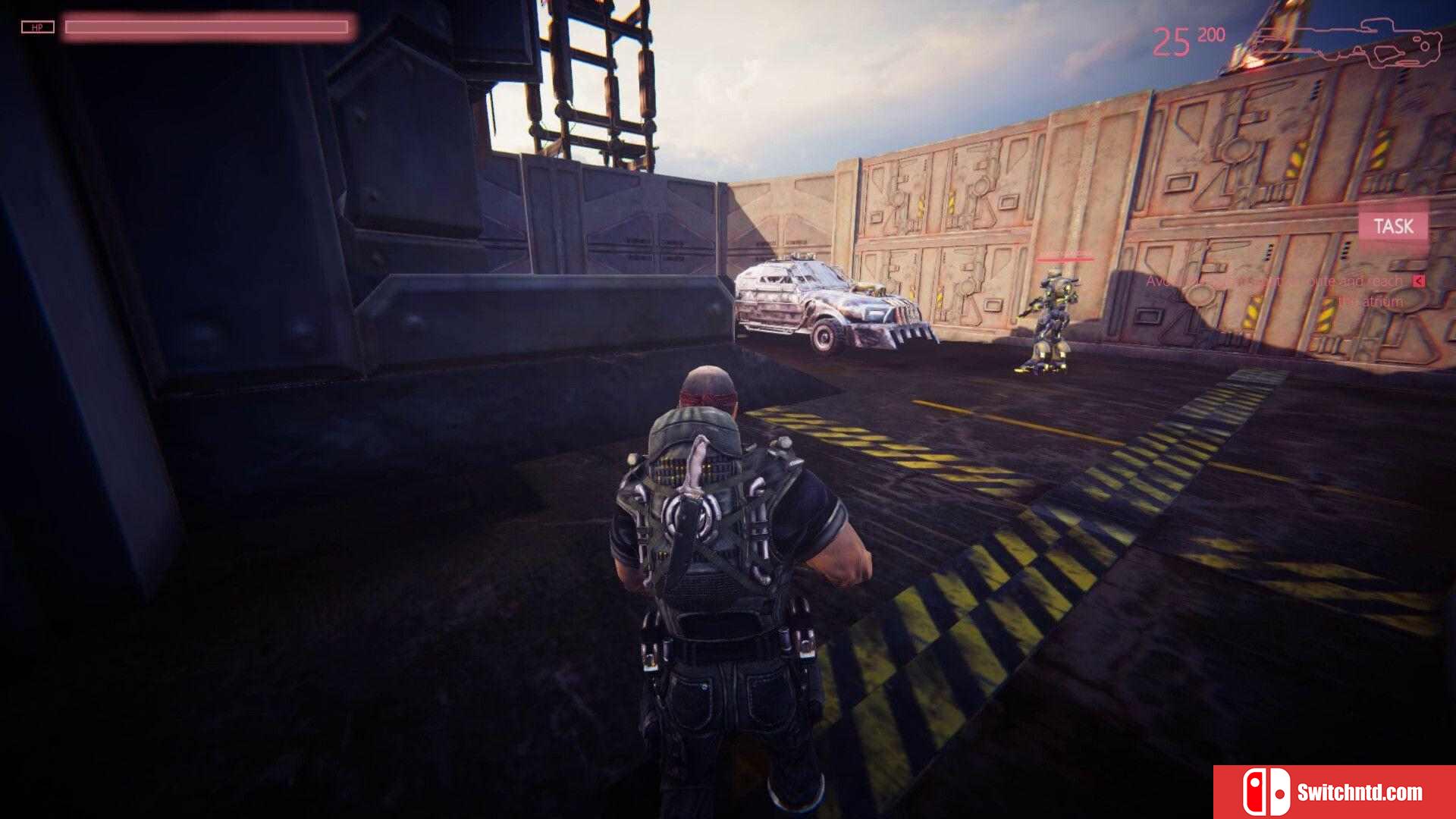1456x819 pixels.
Task: Open the TASK panel
Action: point(1393,226)
